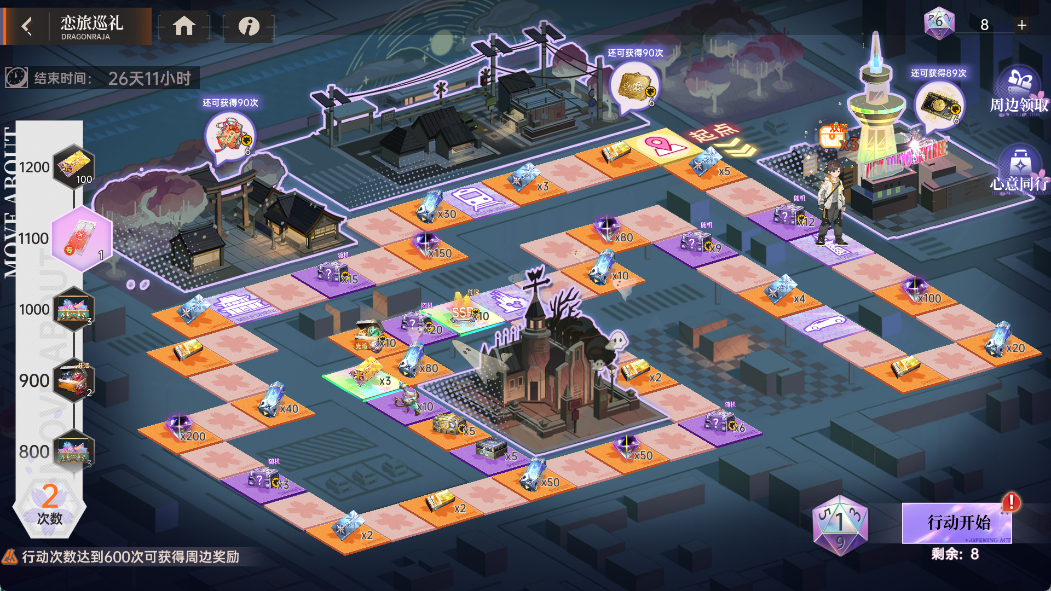This screenshot has height=591, width=1051.
Task: Start the move with 行动开始
Action: point(957,523)
